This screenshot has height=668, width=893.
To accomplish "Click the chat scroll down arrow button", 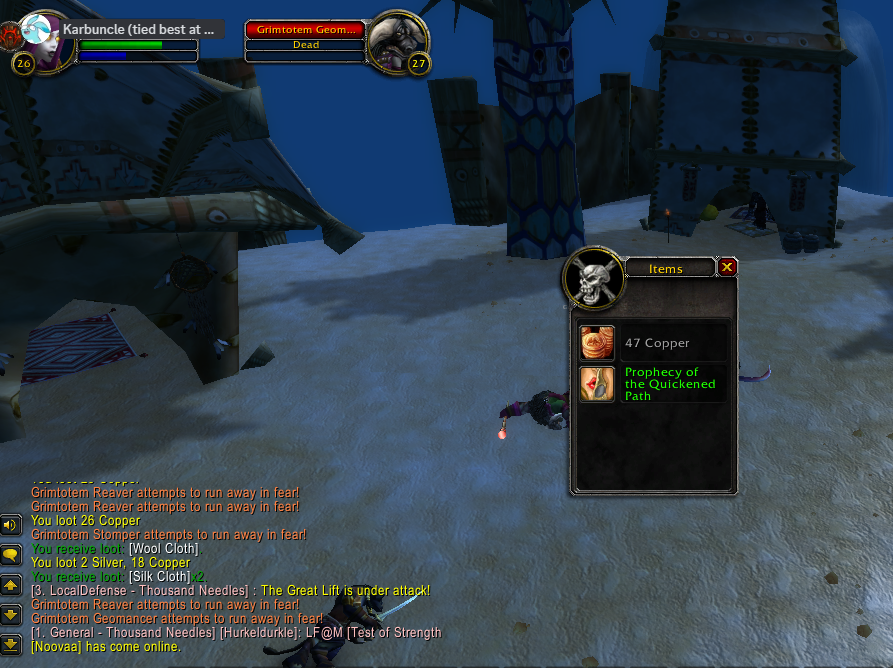I will click(x=11, y=614).
